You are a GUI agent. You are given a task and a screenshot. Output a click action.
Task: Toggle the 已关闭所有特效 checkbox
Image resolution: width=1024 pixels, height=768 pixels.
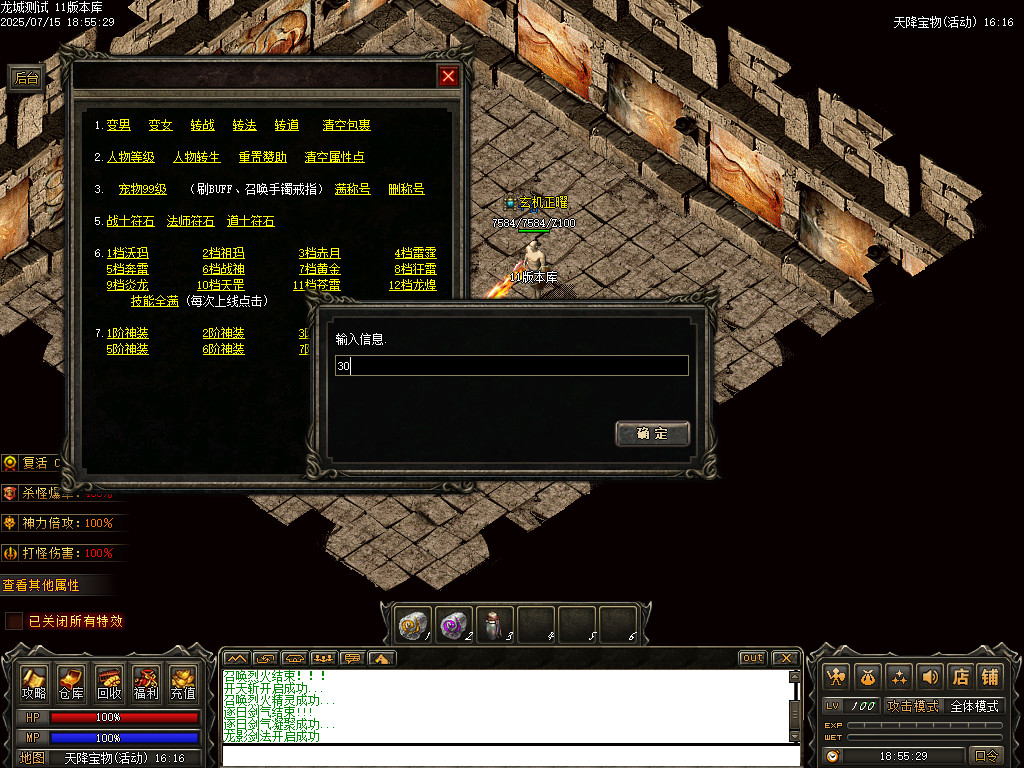click(x=14, y=621)
